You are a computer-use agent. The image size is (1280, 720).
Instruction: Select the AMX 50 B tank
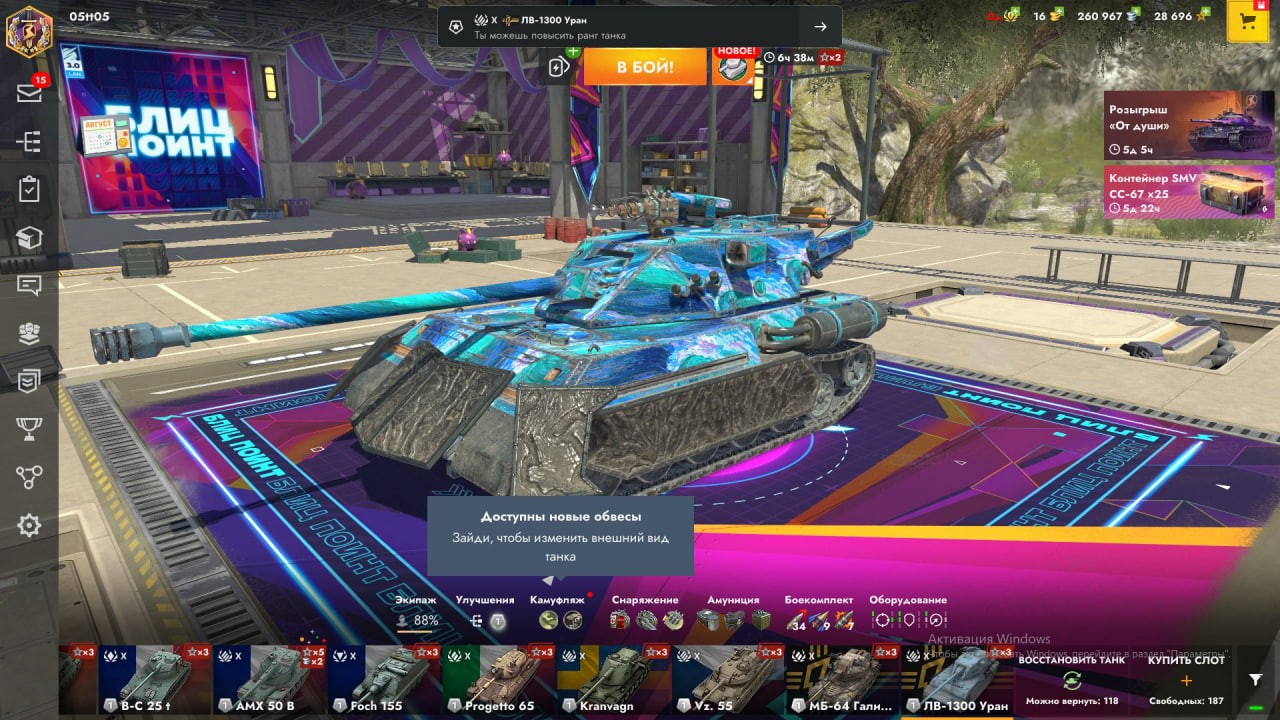tap(269, 680)
